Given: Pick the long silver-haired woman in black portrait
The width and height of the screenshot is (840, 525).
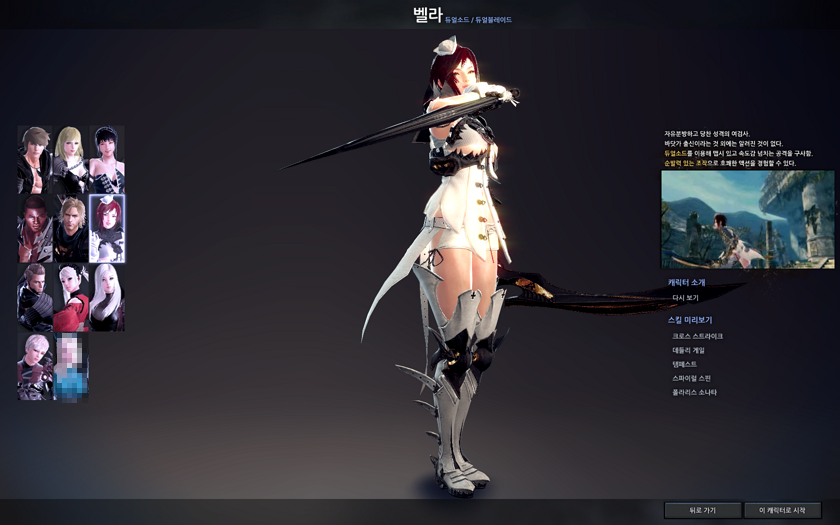Looking at the screenshot, I should [x=107, y=297].
